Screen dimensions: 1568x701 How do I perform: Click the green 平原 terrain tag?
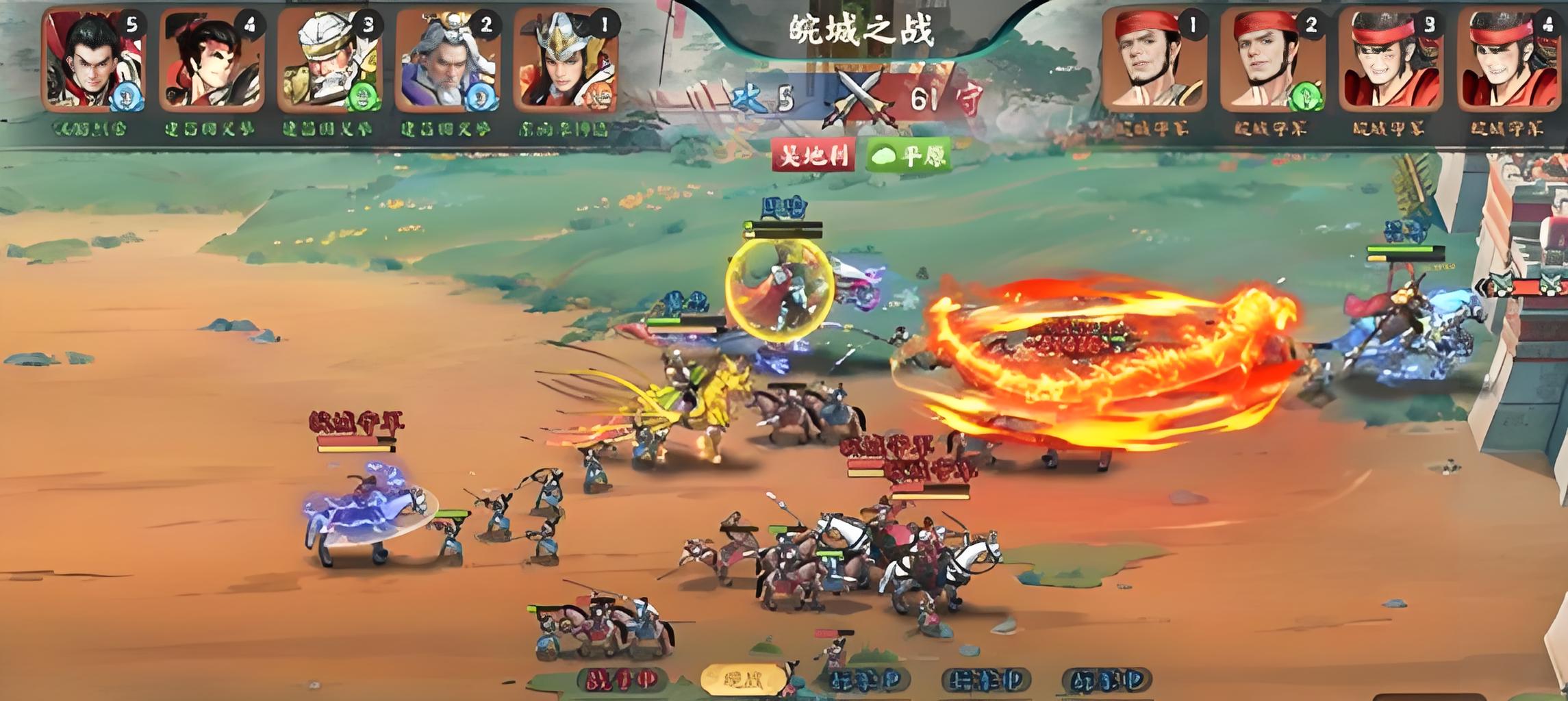click(x=909, y=155)
